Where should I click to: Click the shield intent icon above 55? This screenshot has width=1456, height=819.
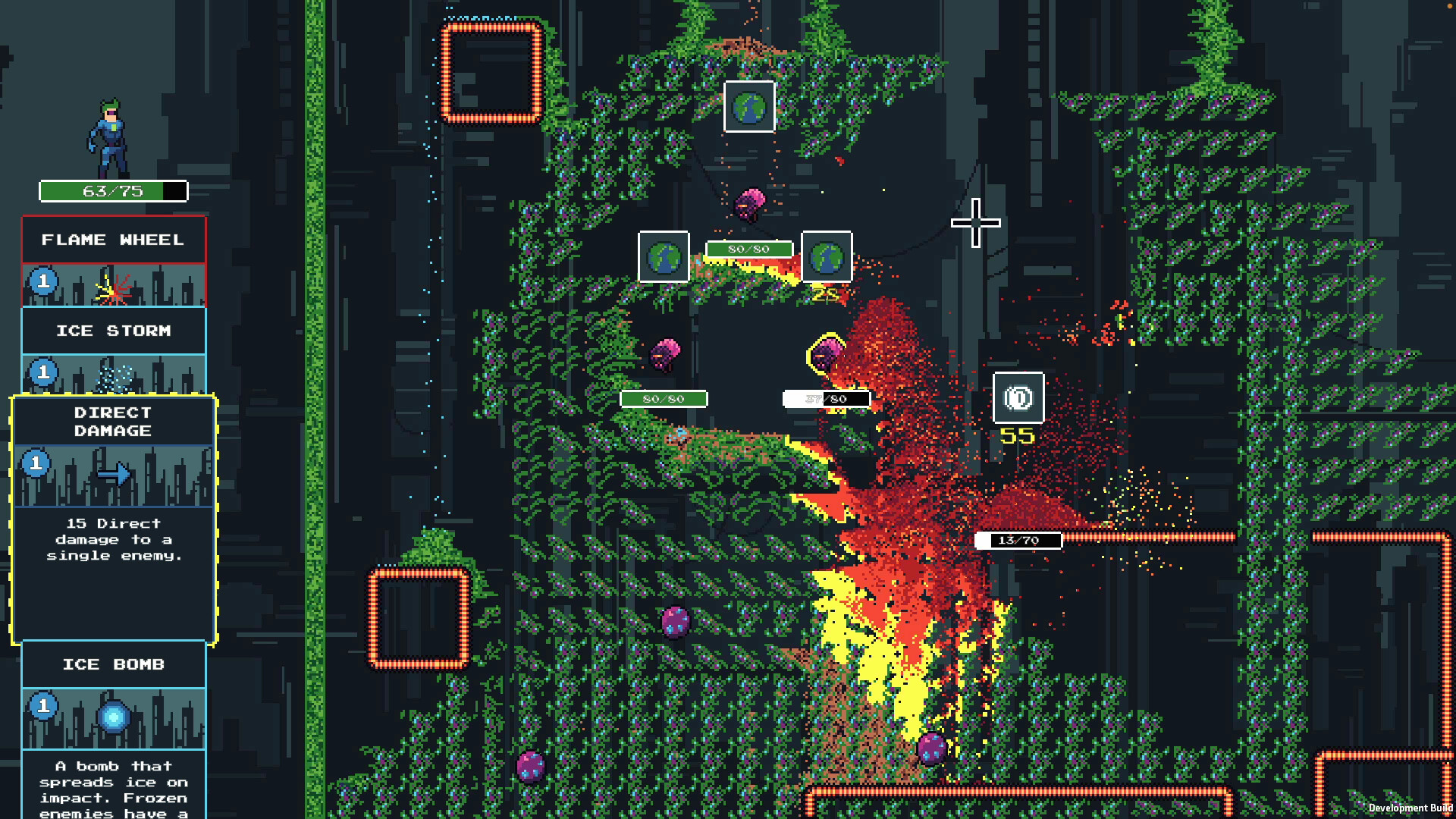click(1018, 397)
